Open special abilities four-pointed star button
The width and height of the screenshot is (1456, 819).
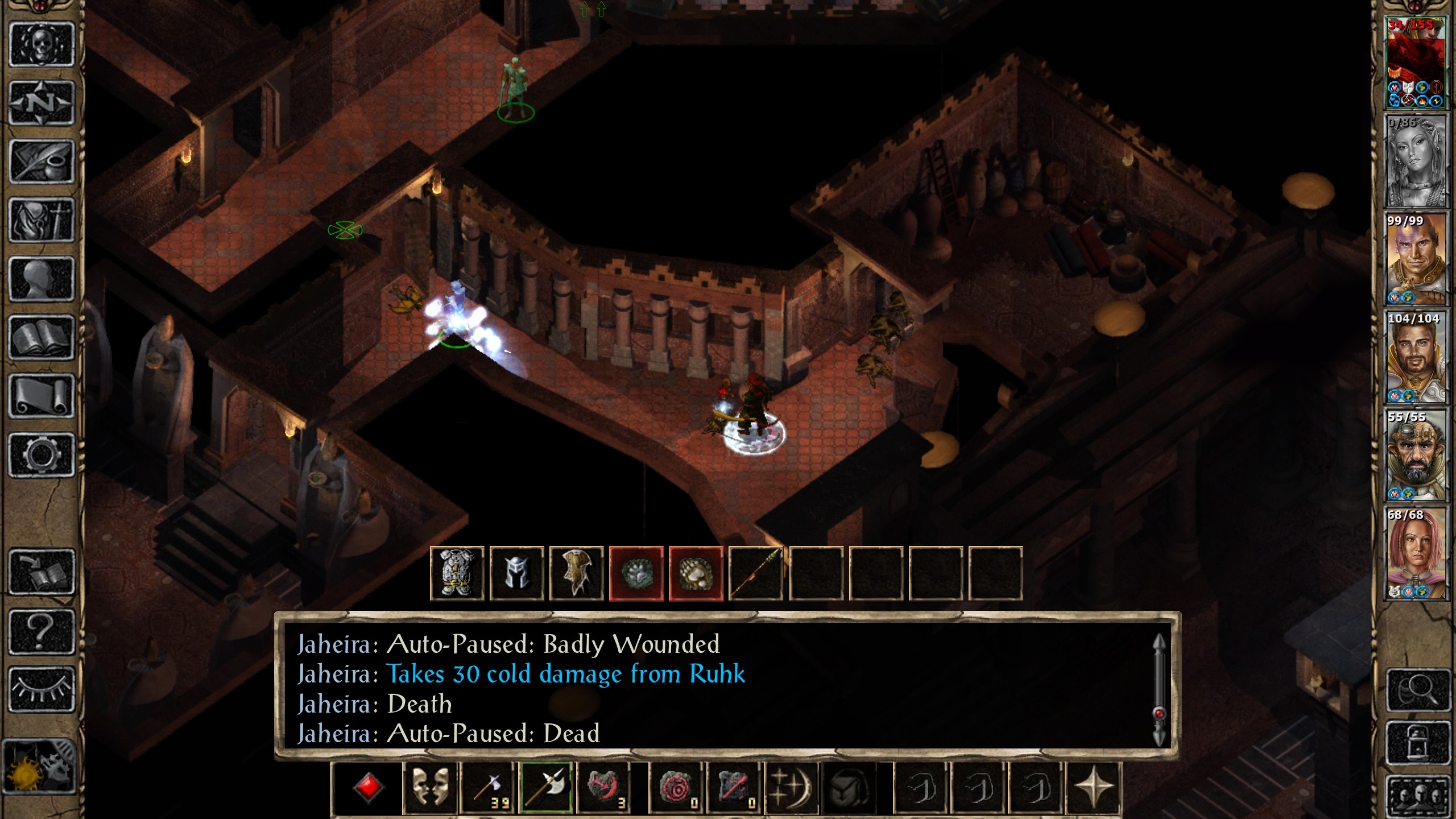[1093, 788]
